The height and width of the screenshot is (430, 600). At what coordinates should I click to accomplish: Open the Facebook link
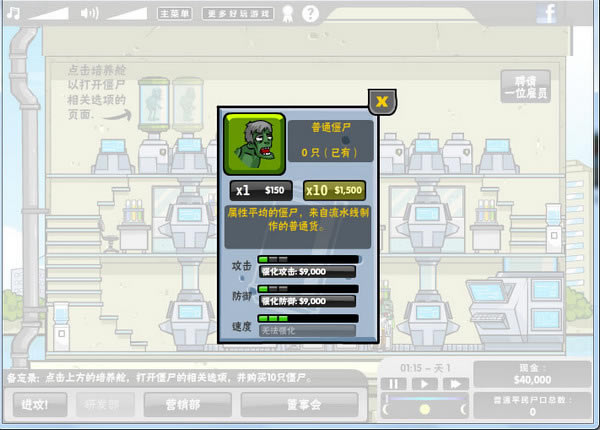coord(576,13)
